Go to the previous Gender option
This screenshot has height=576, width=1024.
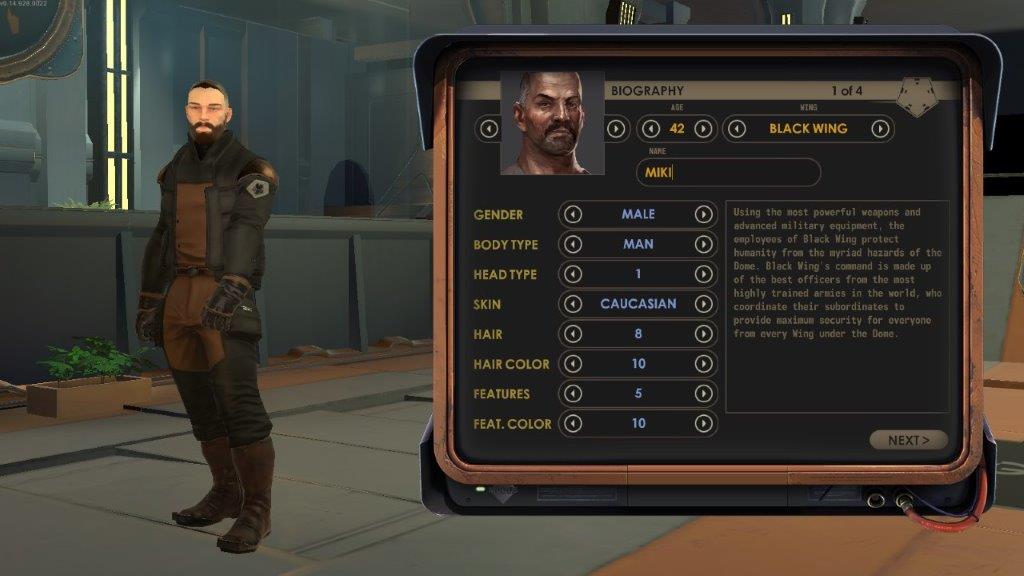573,214
